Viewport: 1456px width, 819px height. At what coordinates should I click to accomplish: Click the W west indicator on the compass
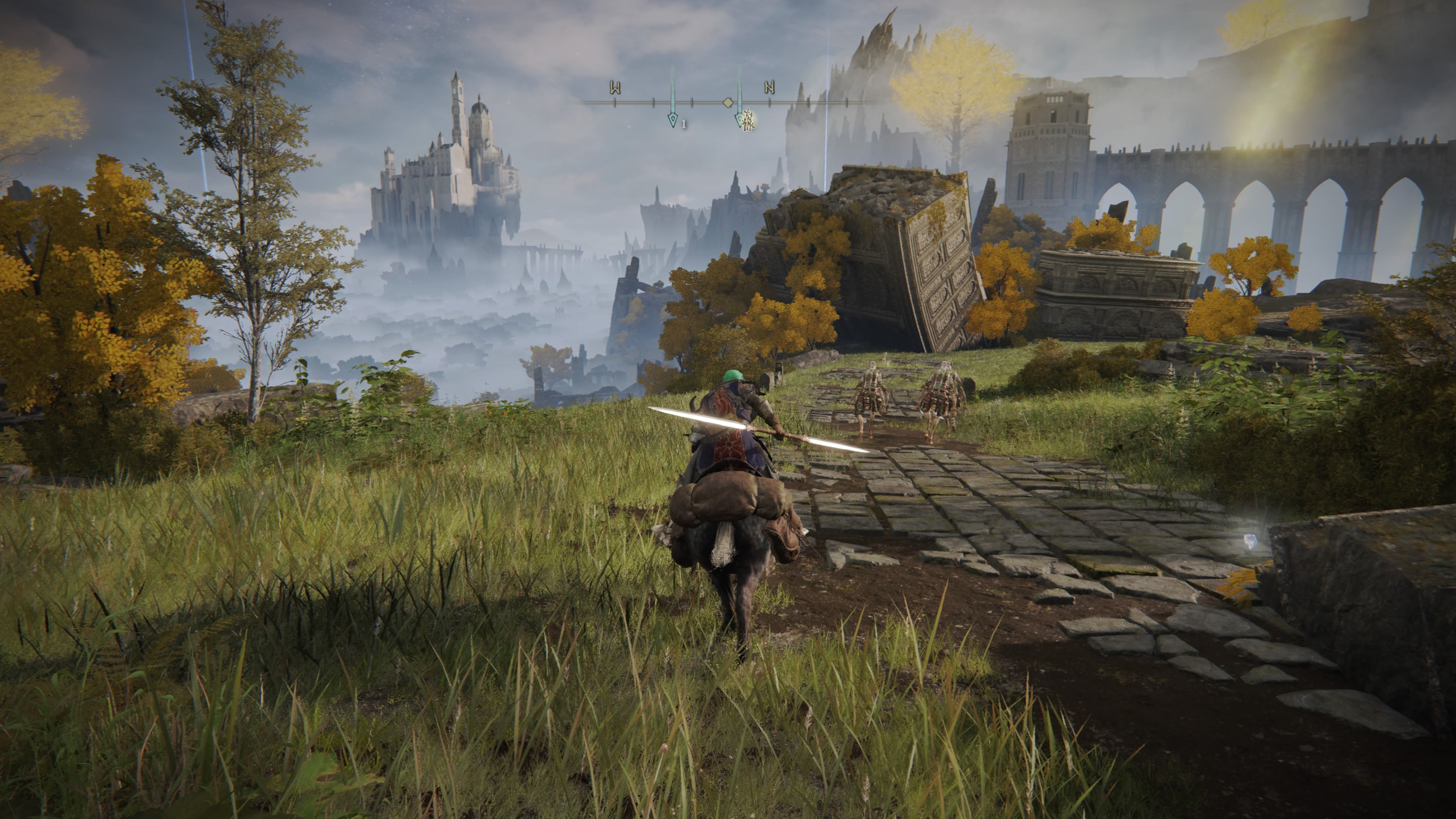(615, 88)
